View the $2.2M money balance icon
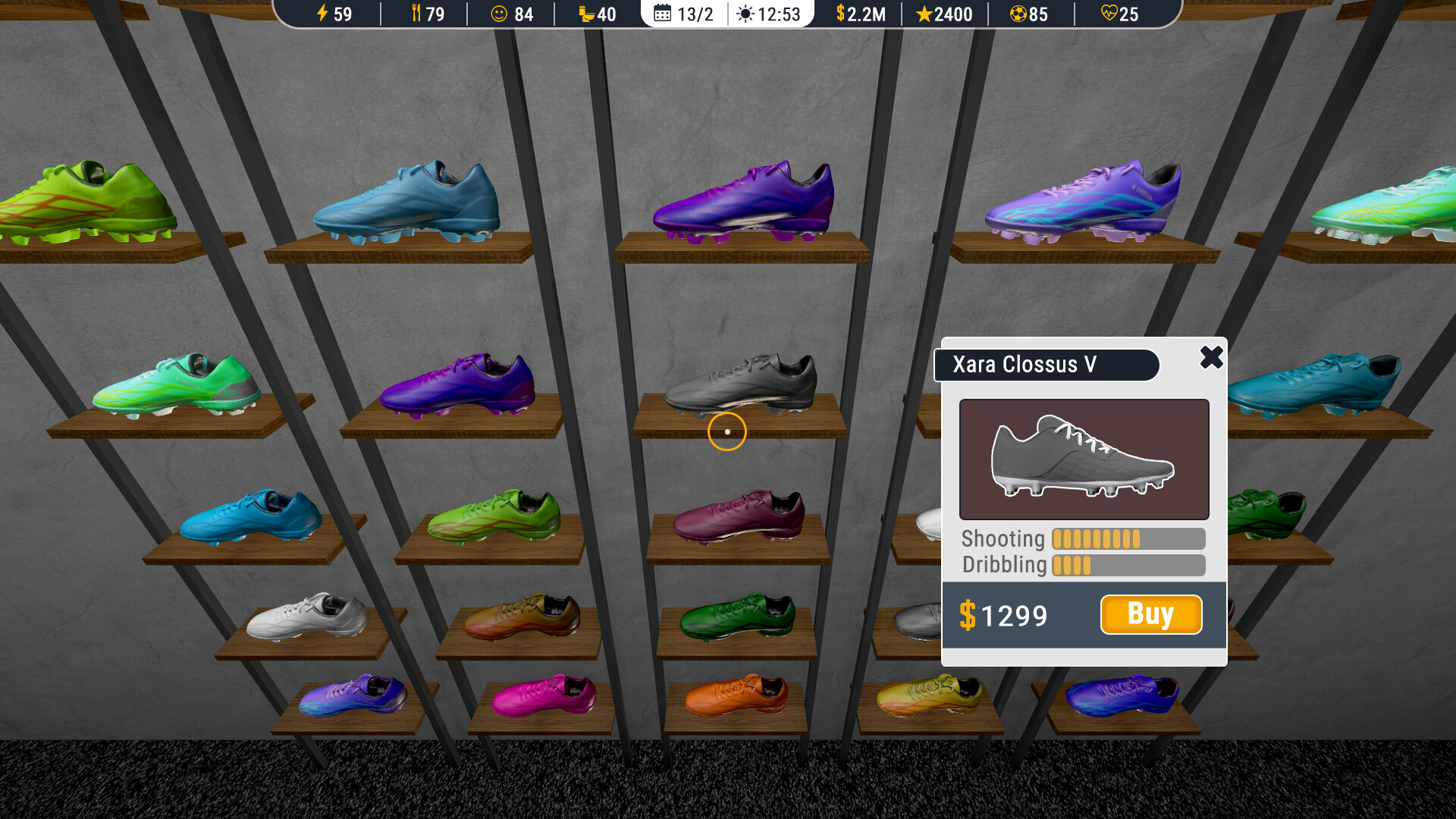 pyautogui.click(x=839, y=14)
